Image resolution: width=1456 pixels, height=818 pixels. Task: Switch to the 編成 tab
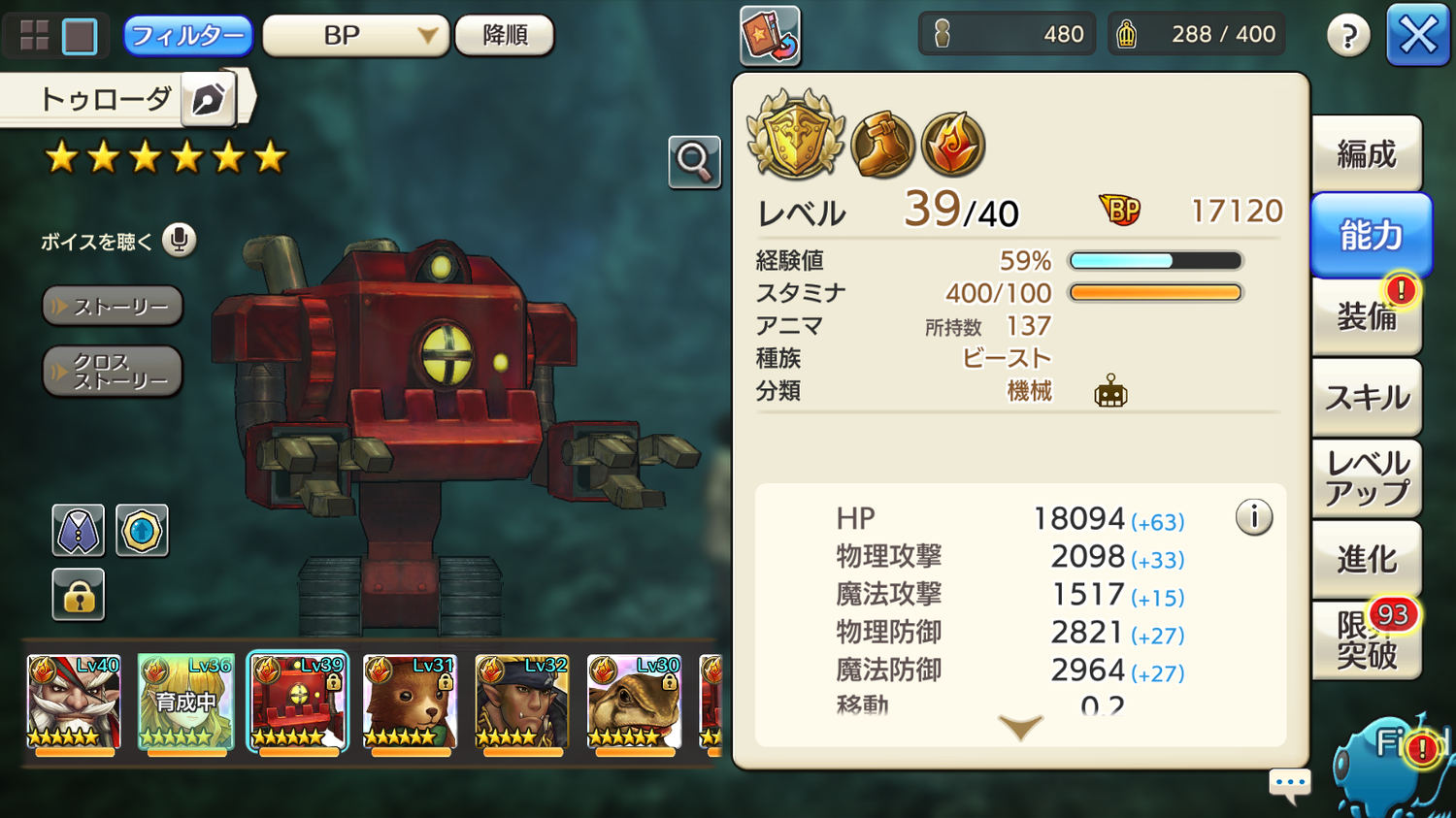point(1366,153)
